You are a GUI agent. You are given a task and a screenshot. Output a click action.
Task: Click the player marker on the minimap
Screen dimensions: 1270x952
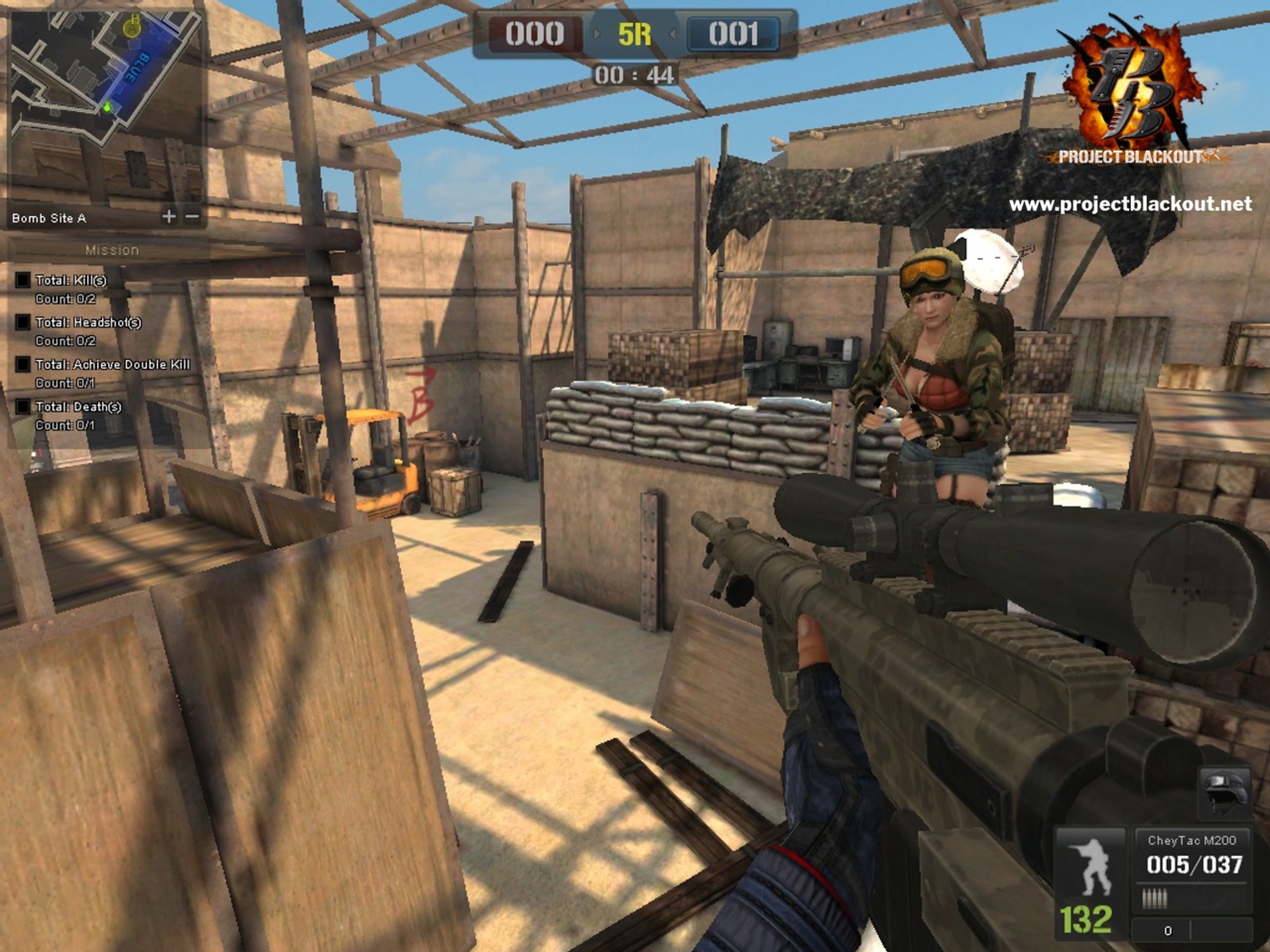point(106,108)
